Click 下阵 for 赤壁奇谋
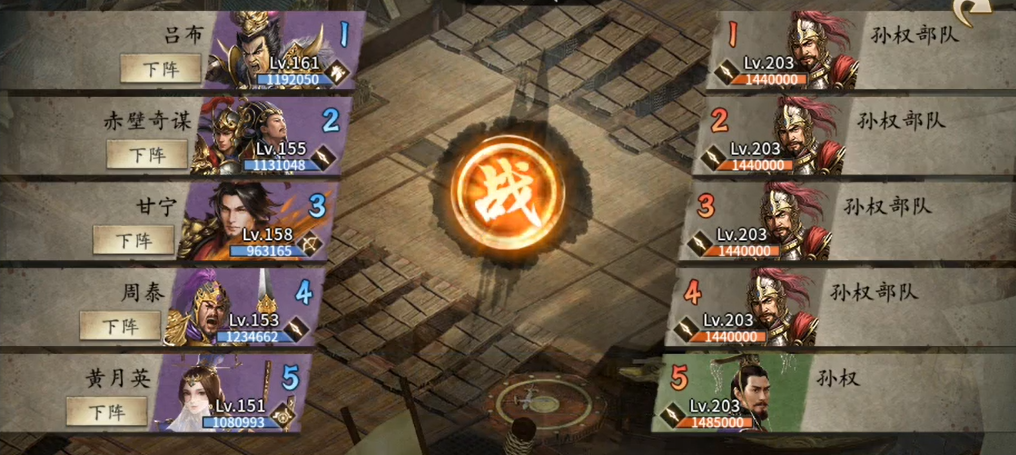 click(x=147, y=154)
